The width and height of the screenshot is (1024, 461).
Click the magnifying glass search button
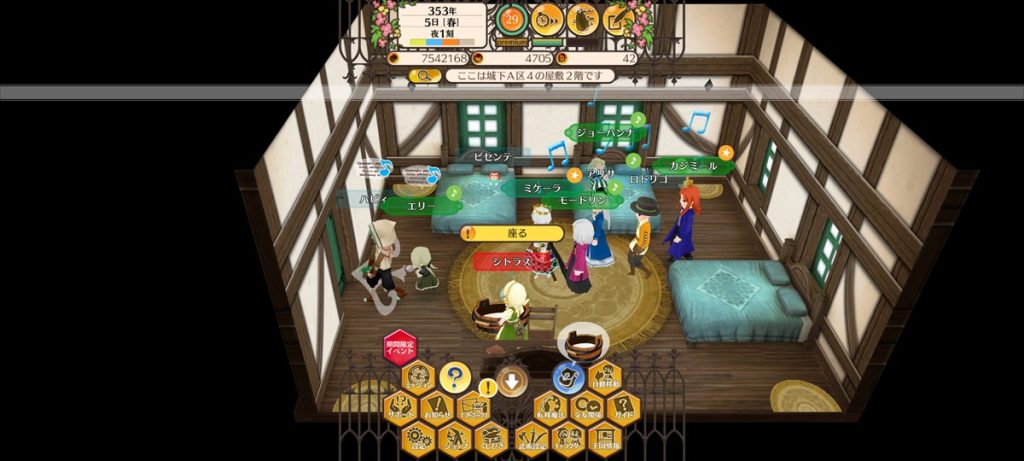pos(425,76)
